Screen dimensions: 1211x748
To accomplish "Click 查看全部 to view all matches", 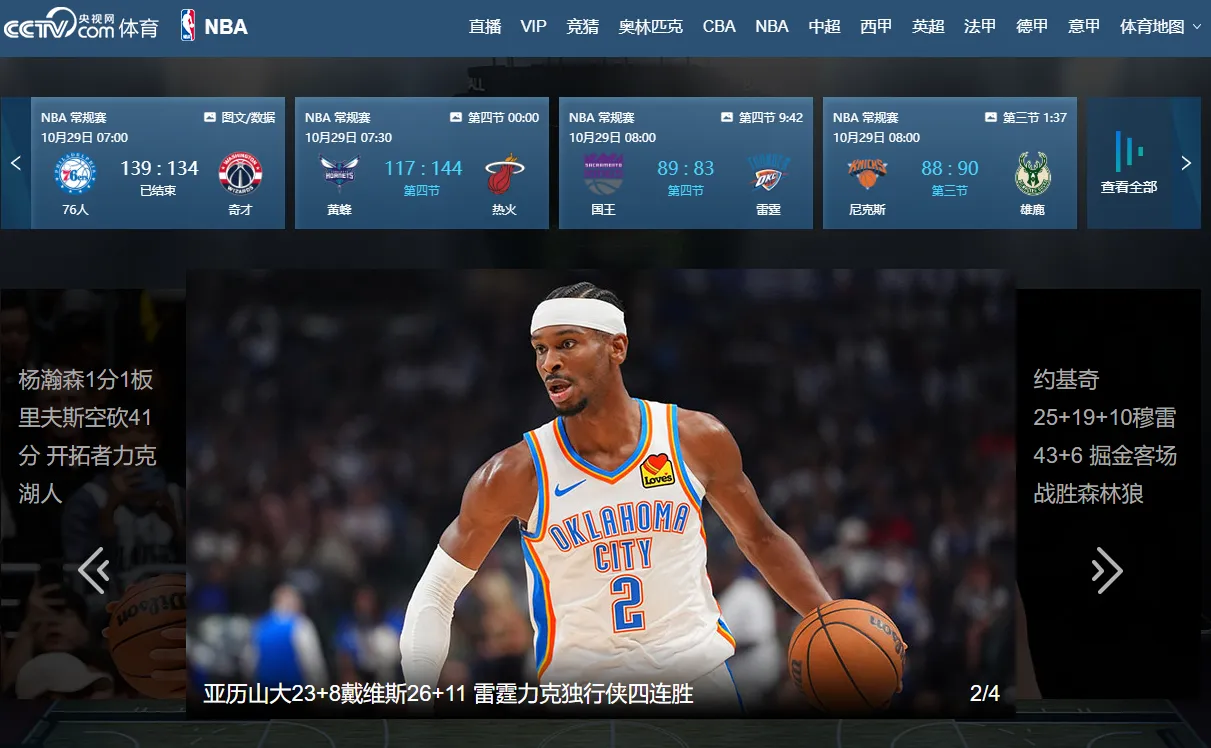I will (x=1129, y=163).
